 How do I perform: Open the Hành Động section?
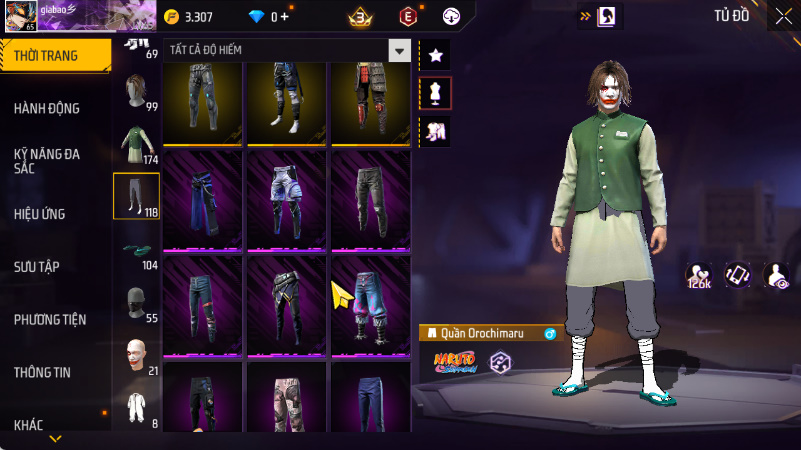coord(47,108)
